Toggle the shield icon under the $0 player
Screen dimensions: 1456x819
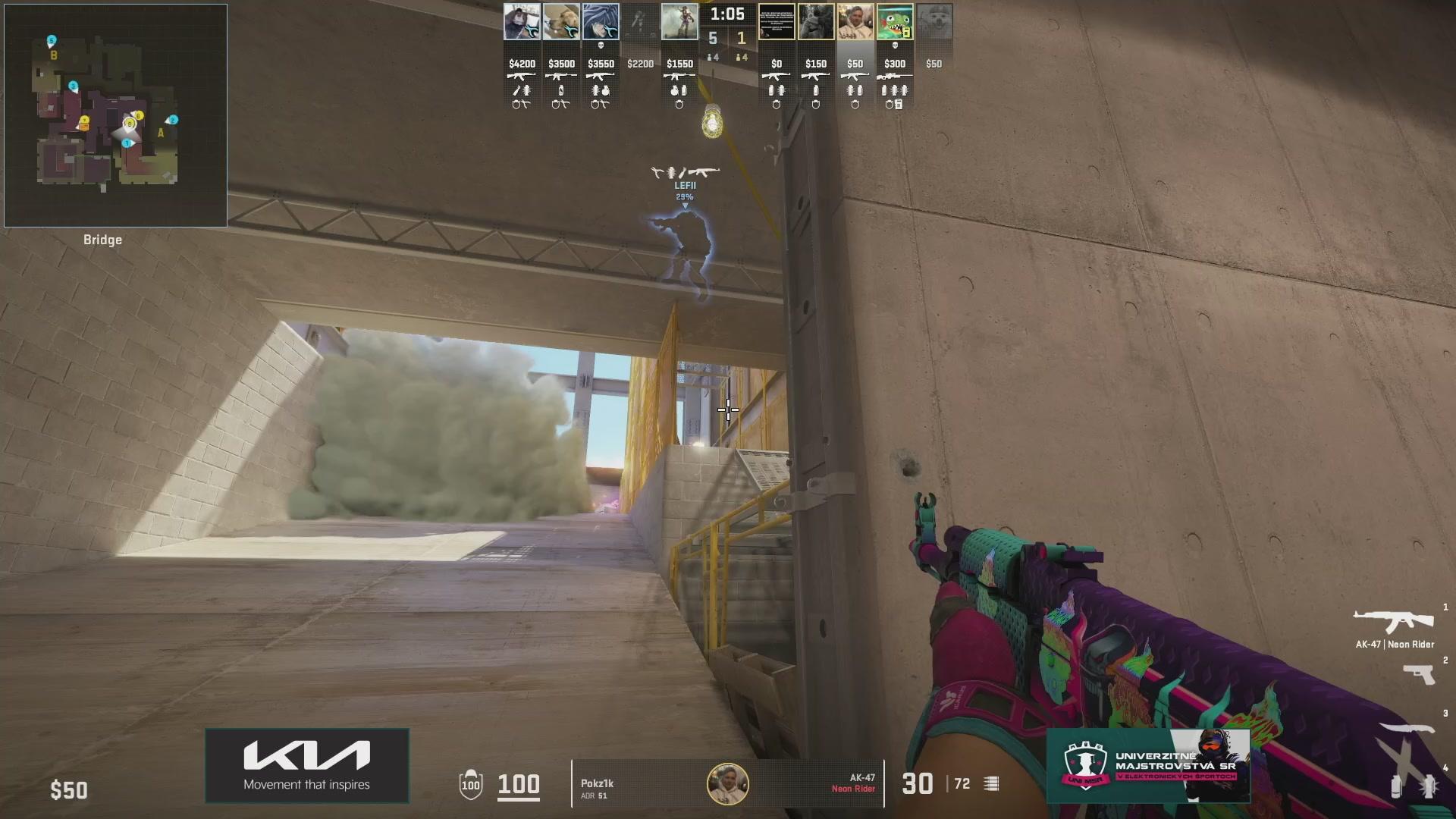(777, 105)
